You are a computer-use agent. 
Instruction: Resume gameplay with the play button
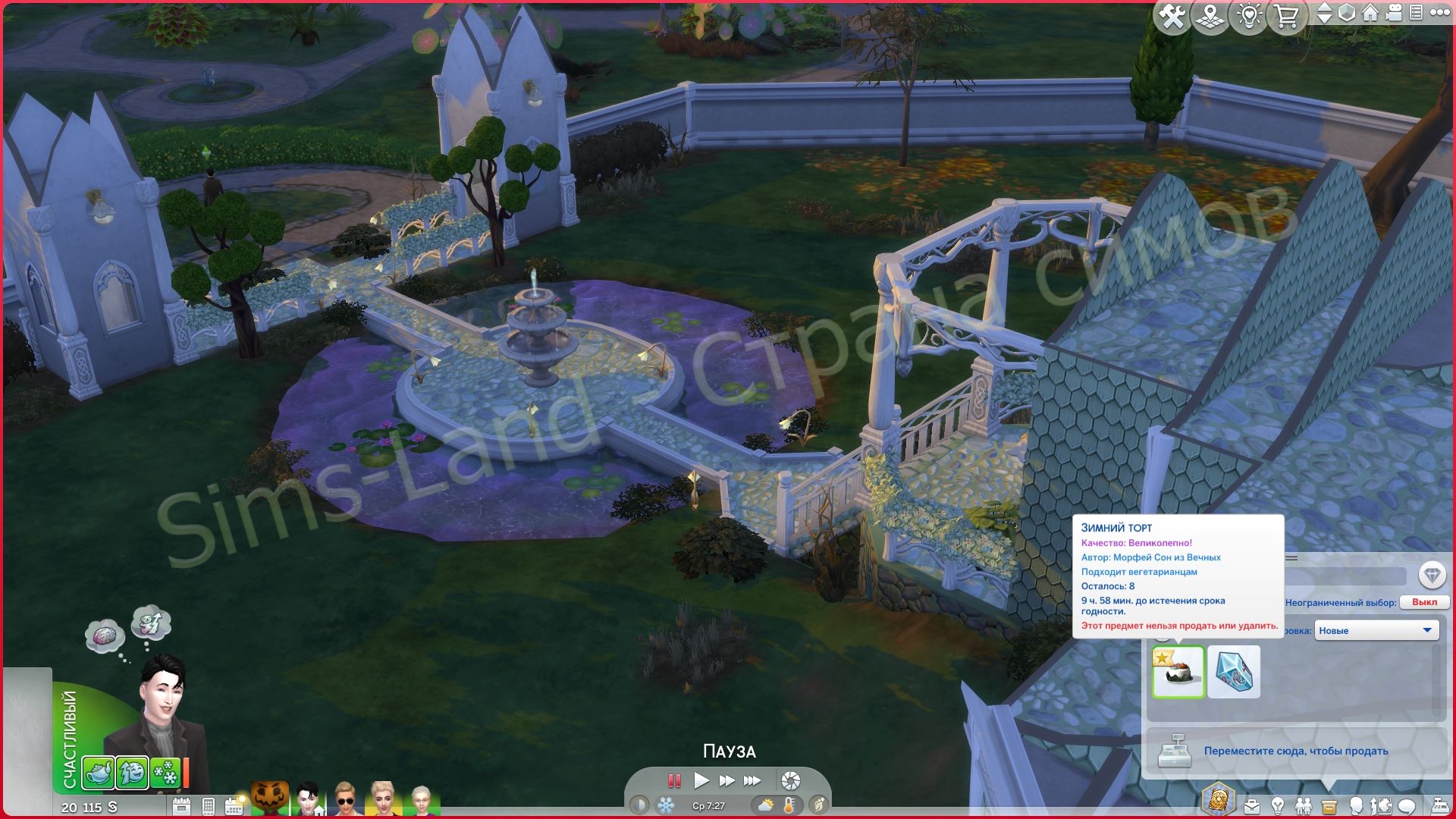click(x=701, y=780)
